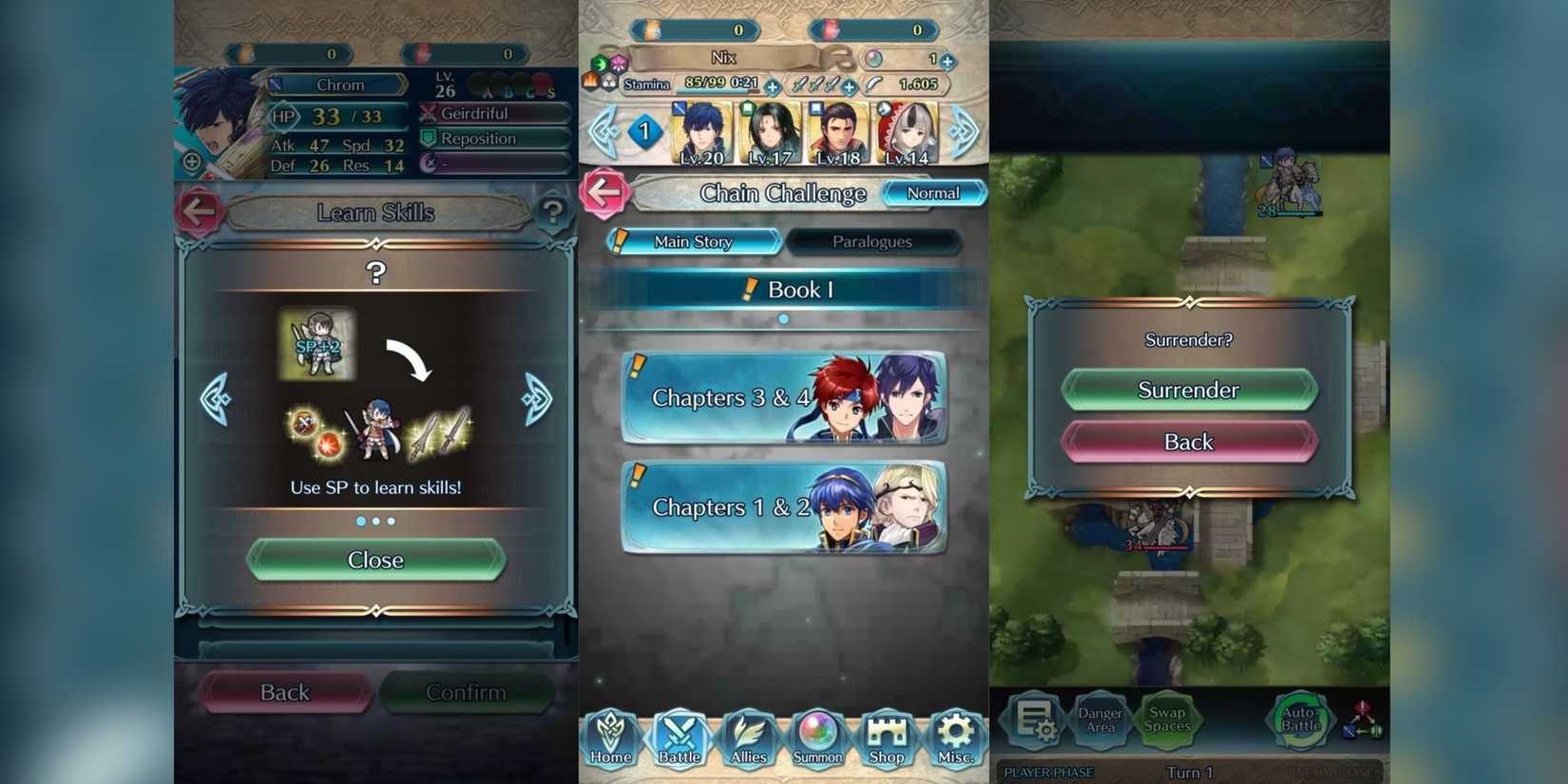Toggle the Normal difficulty setting

934,193
